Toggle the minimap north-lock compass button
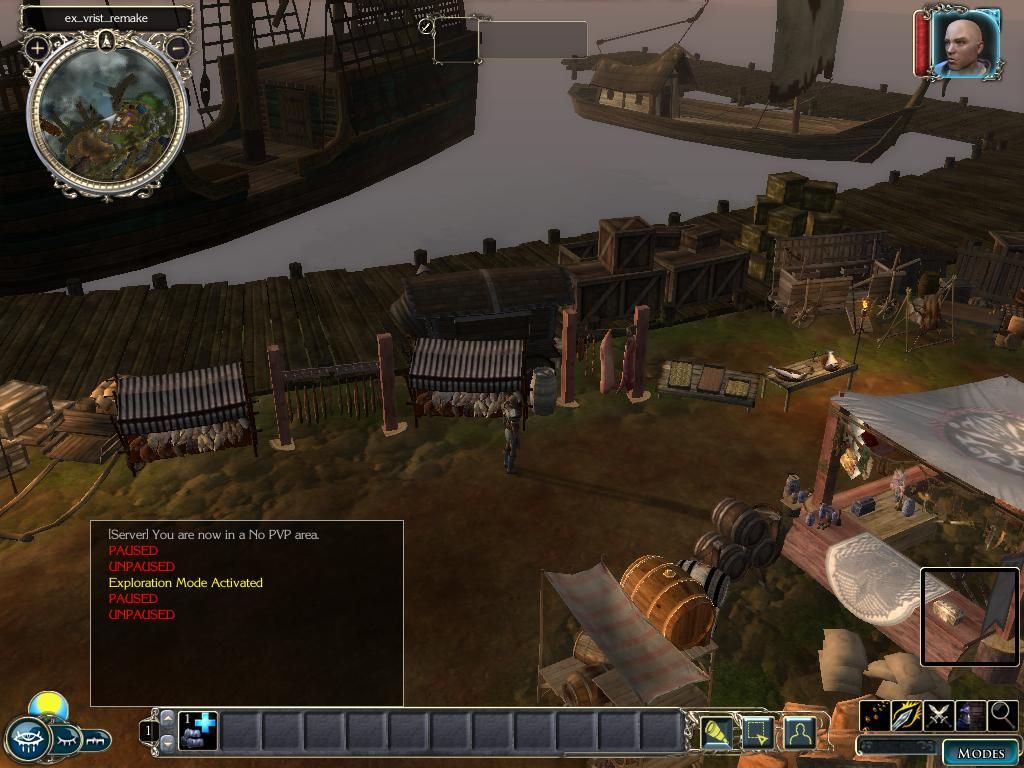 coord(107,42)
